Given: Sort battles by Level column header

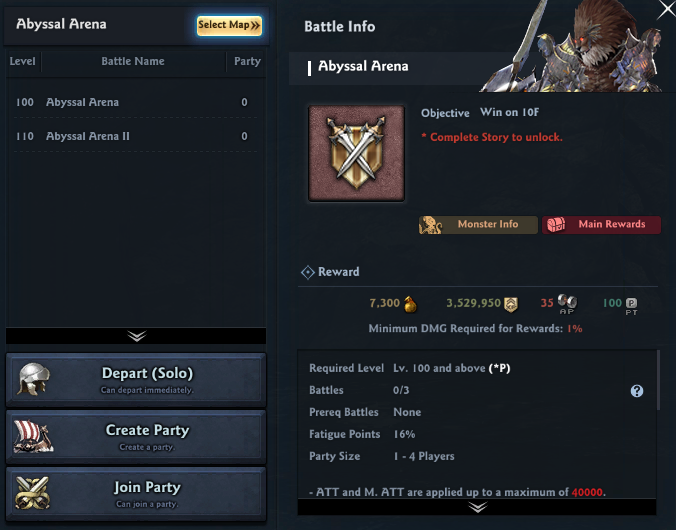Looking at the screenshot, I should [x=22, y=61].
